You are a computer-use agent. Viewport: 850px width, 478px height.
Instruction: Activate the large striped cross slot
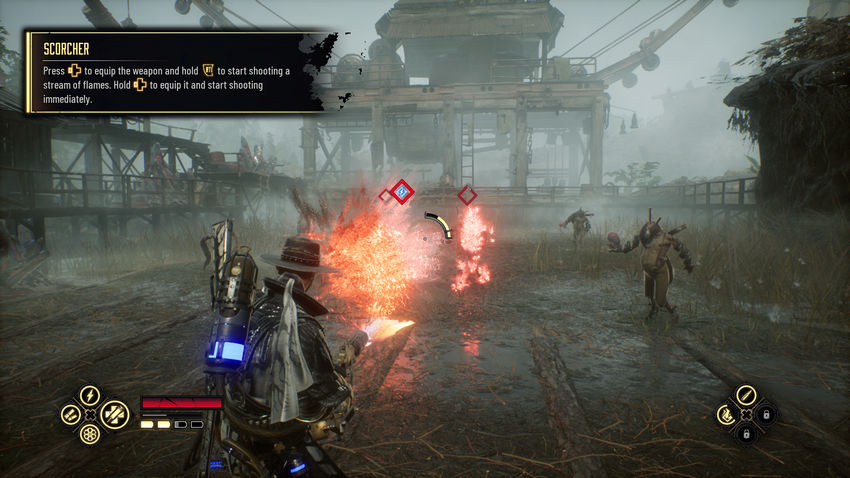115,414
